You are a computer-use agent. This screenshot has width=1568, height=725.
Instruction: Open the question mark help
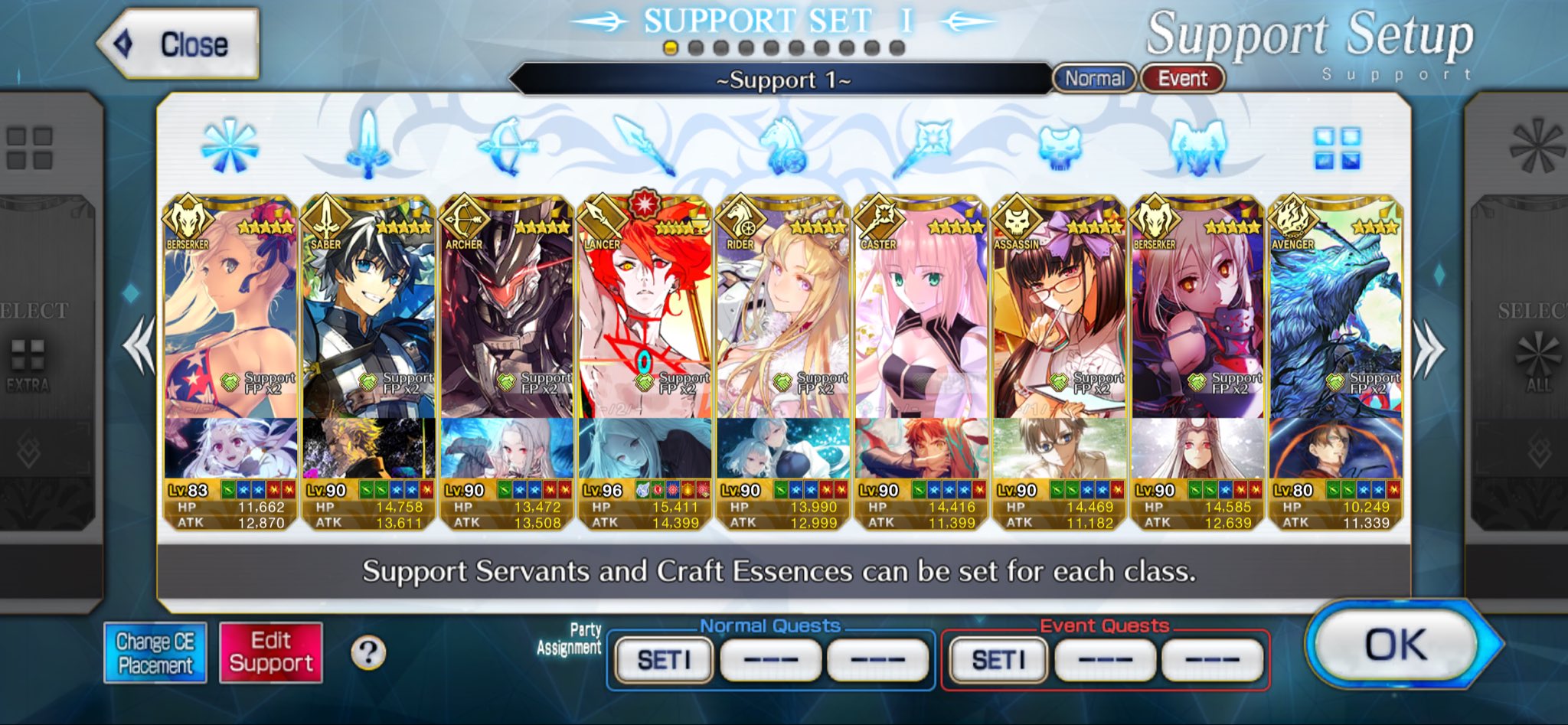[x=368, y=653]
